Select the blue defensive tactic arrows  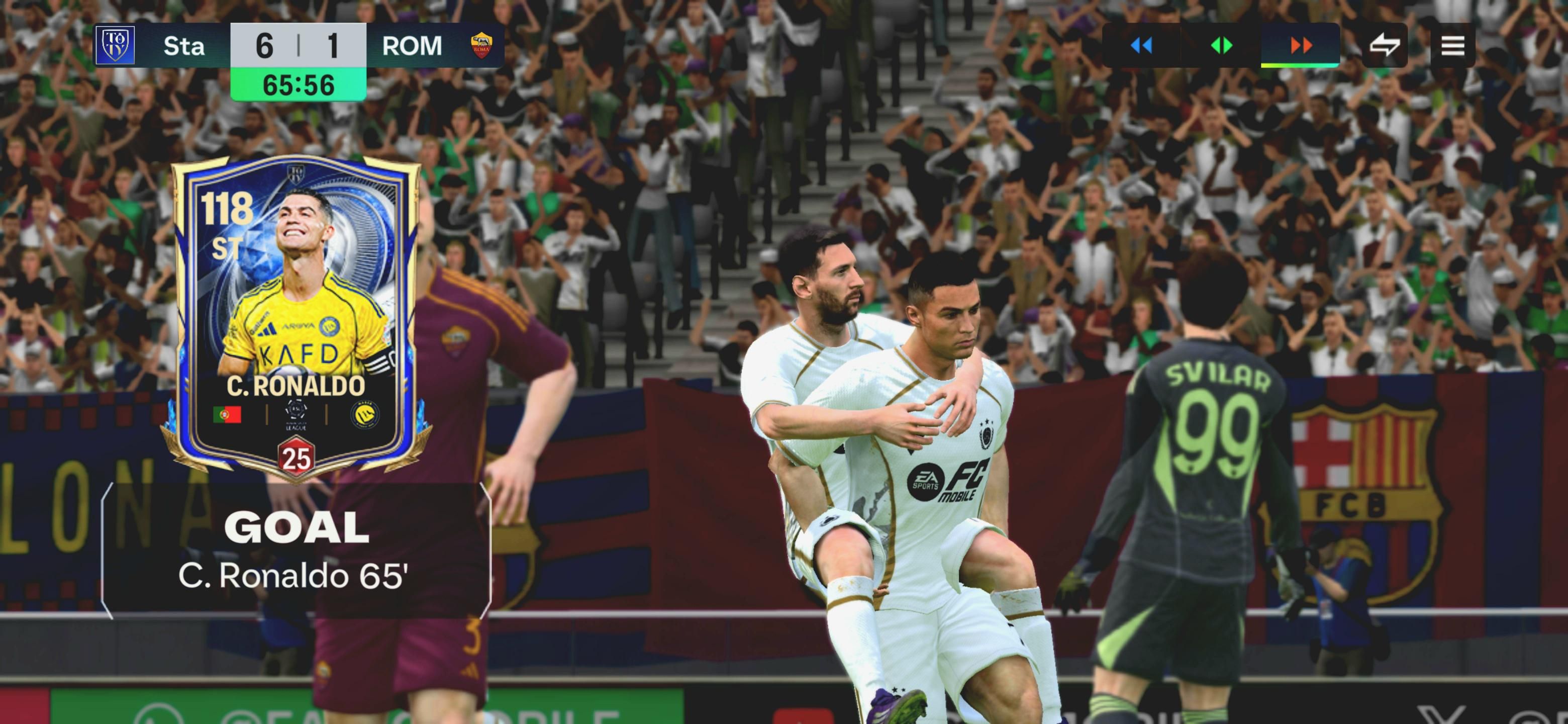pyautogui.click(x=1141, y=45)
